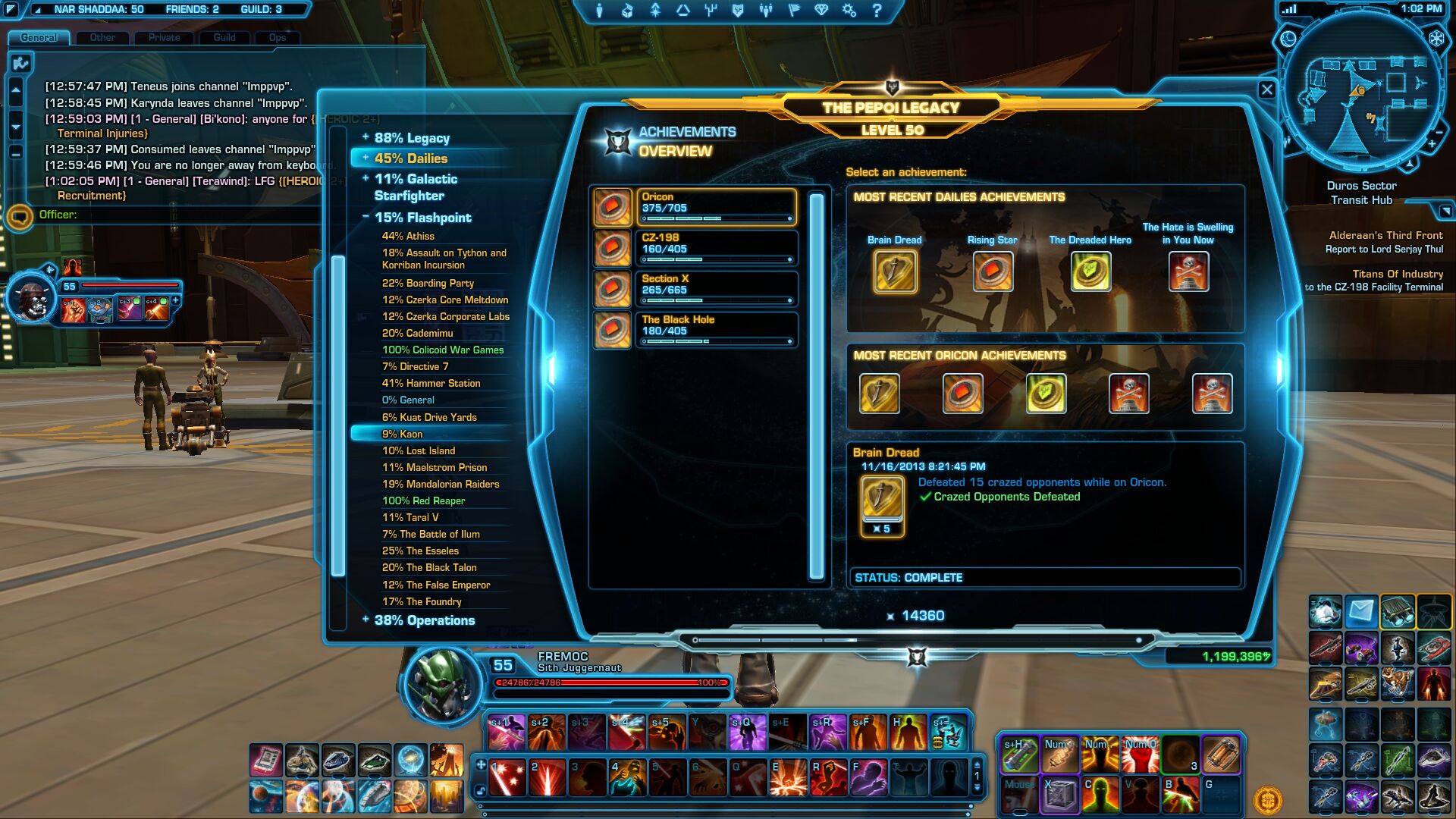
Task: Select the Hammer Station flashpoint entry
Action: click(431, 383)
